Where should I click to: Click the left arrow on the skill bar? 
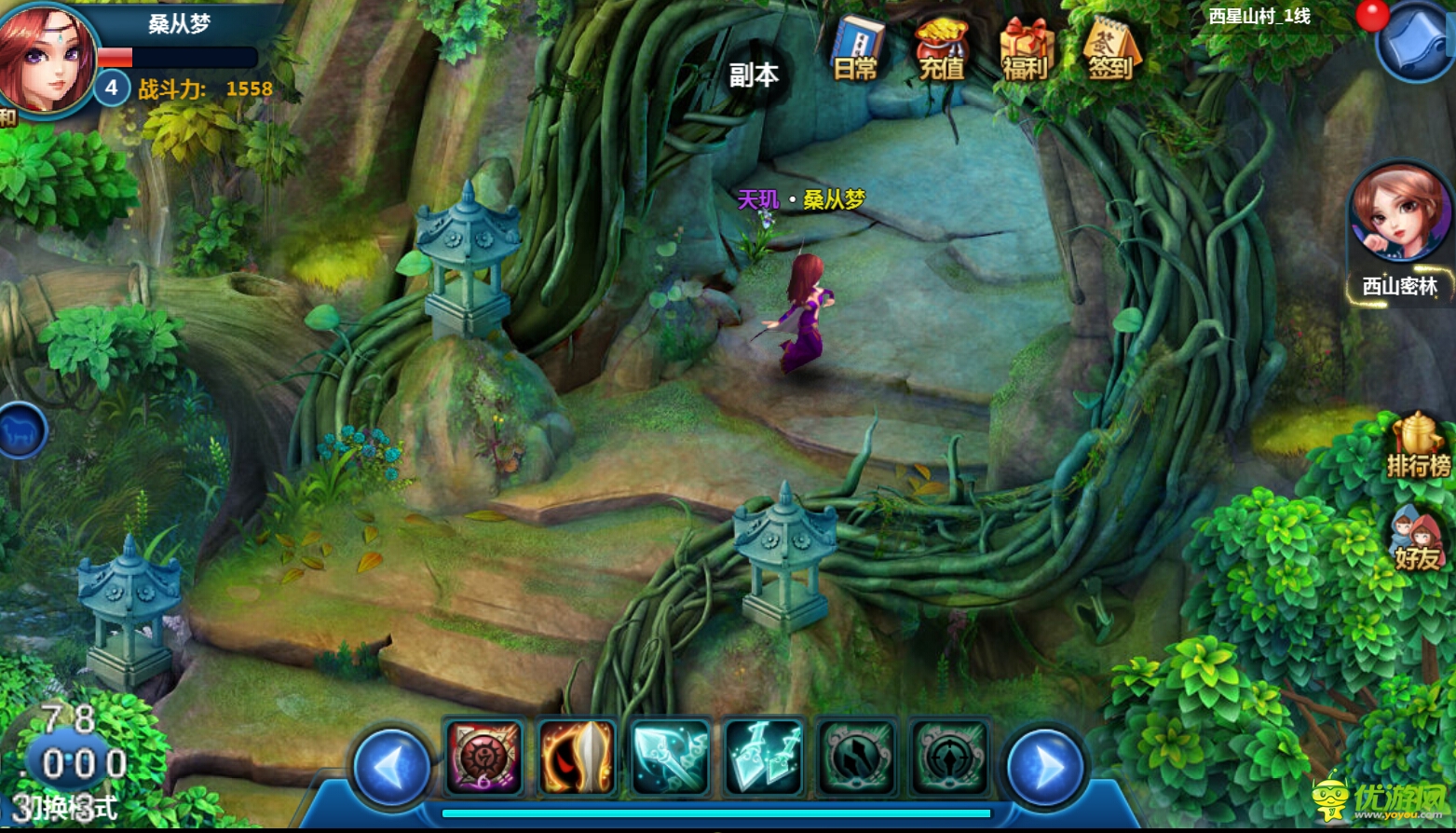pos(392,767)
